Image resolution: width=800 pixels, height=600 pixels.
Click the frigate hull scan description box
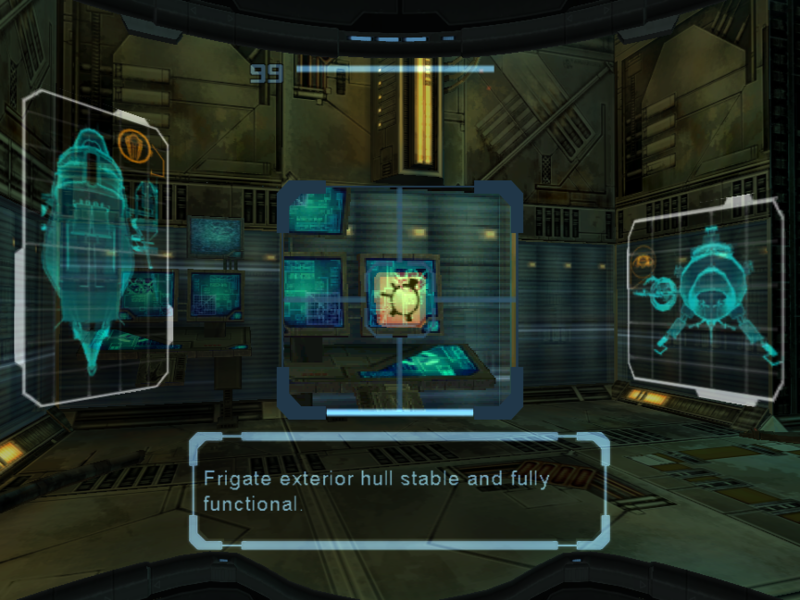(398, 490)
